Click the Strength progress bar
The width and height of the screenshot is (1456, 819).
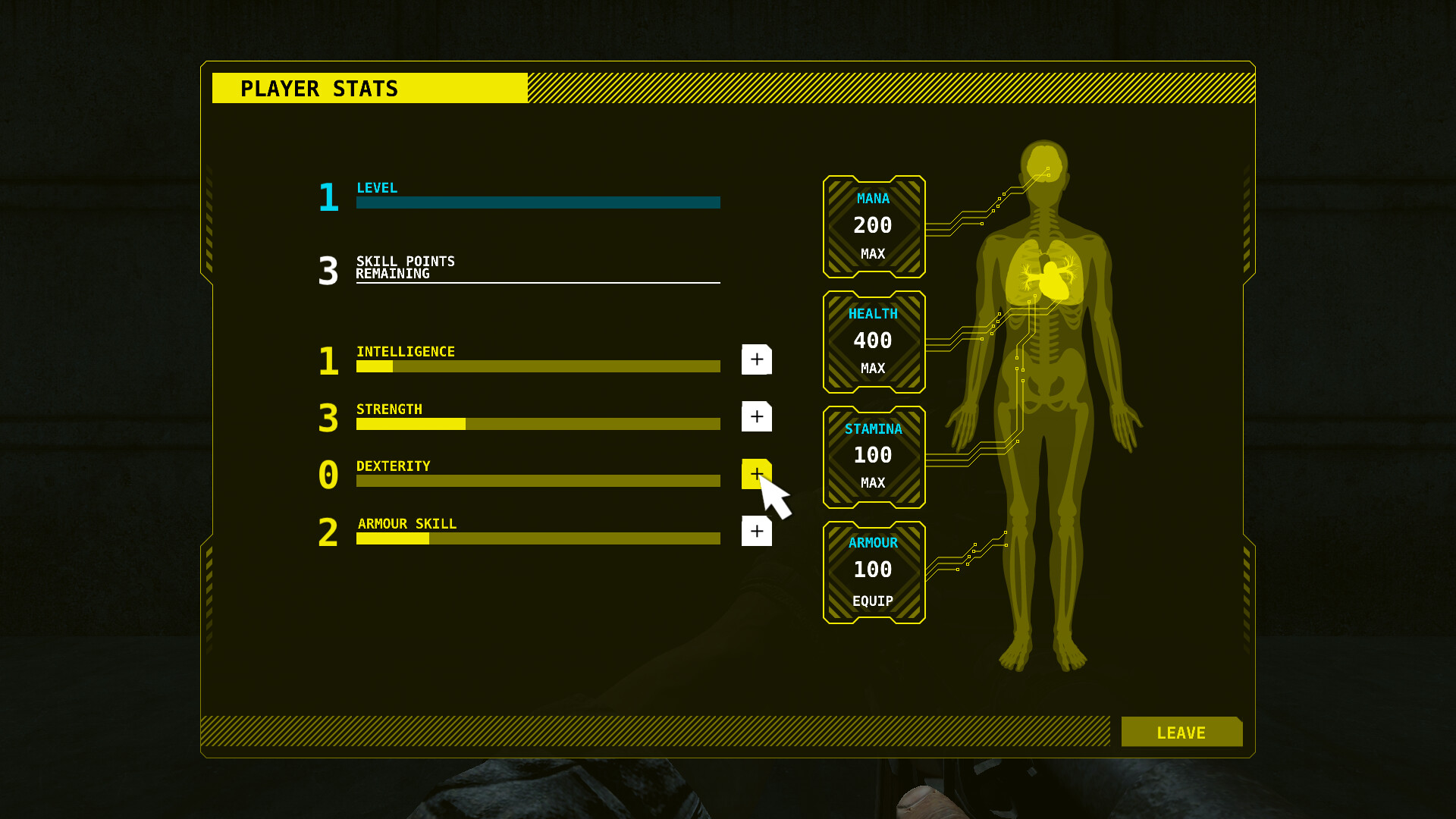[x=538, y=424]
